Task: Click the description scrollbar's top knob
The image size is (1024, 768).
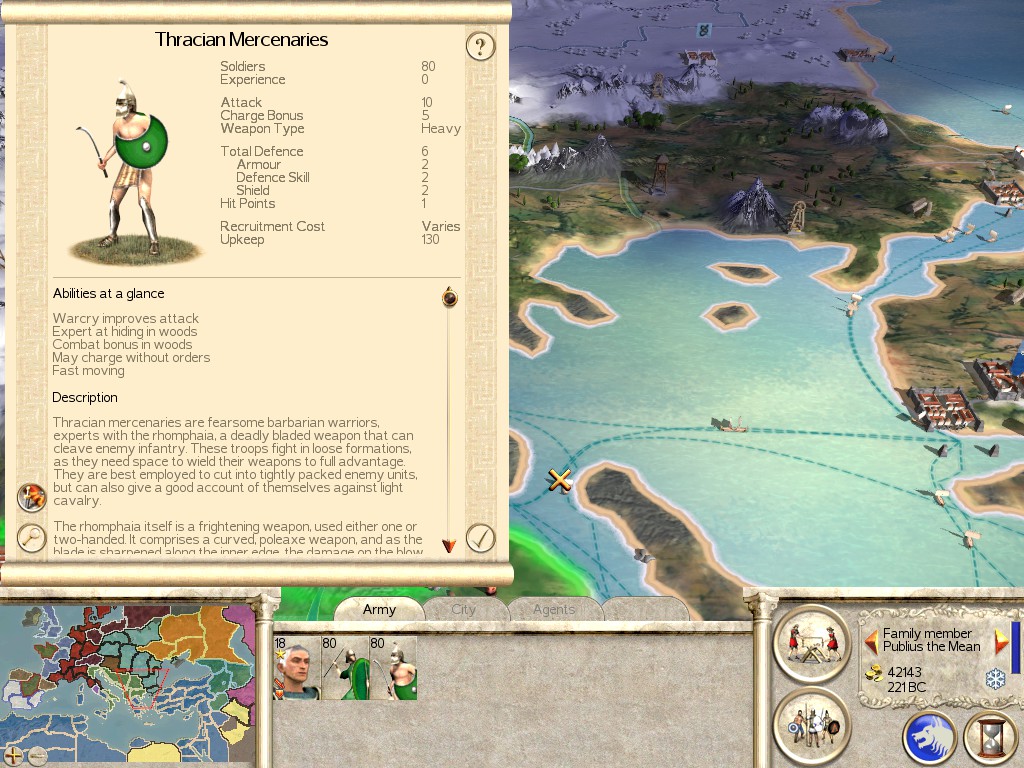Action: point(449,297)
